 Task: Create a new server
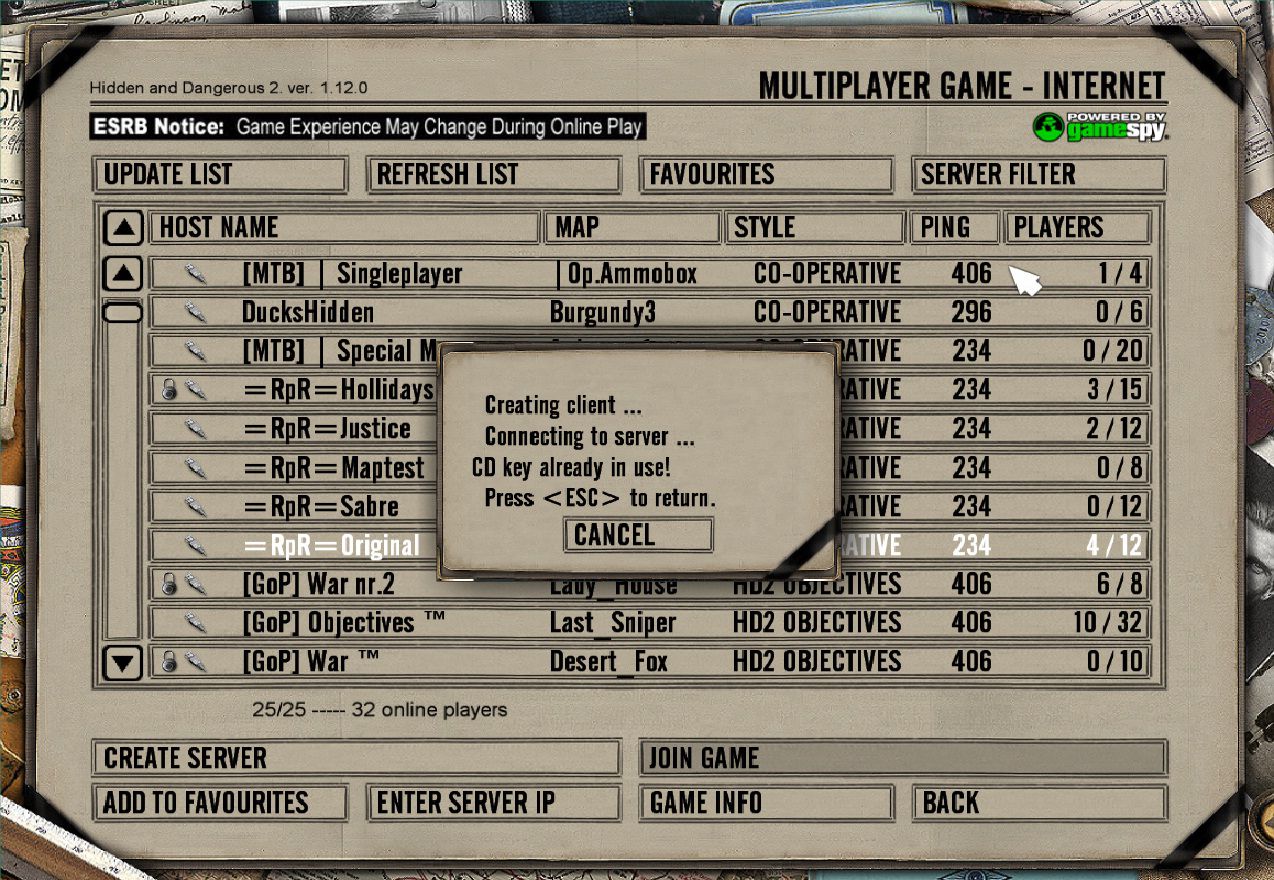(355, 758)
